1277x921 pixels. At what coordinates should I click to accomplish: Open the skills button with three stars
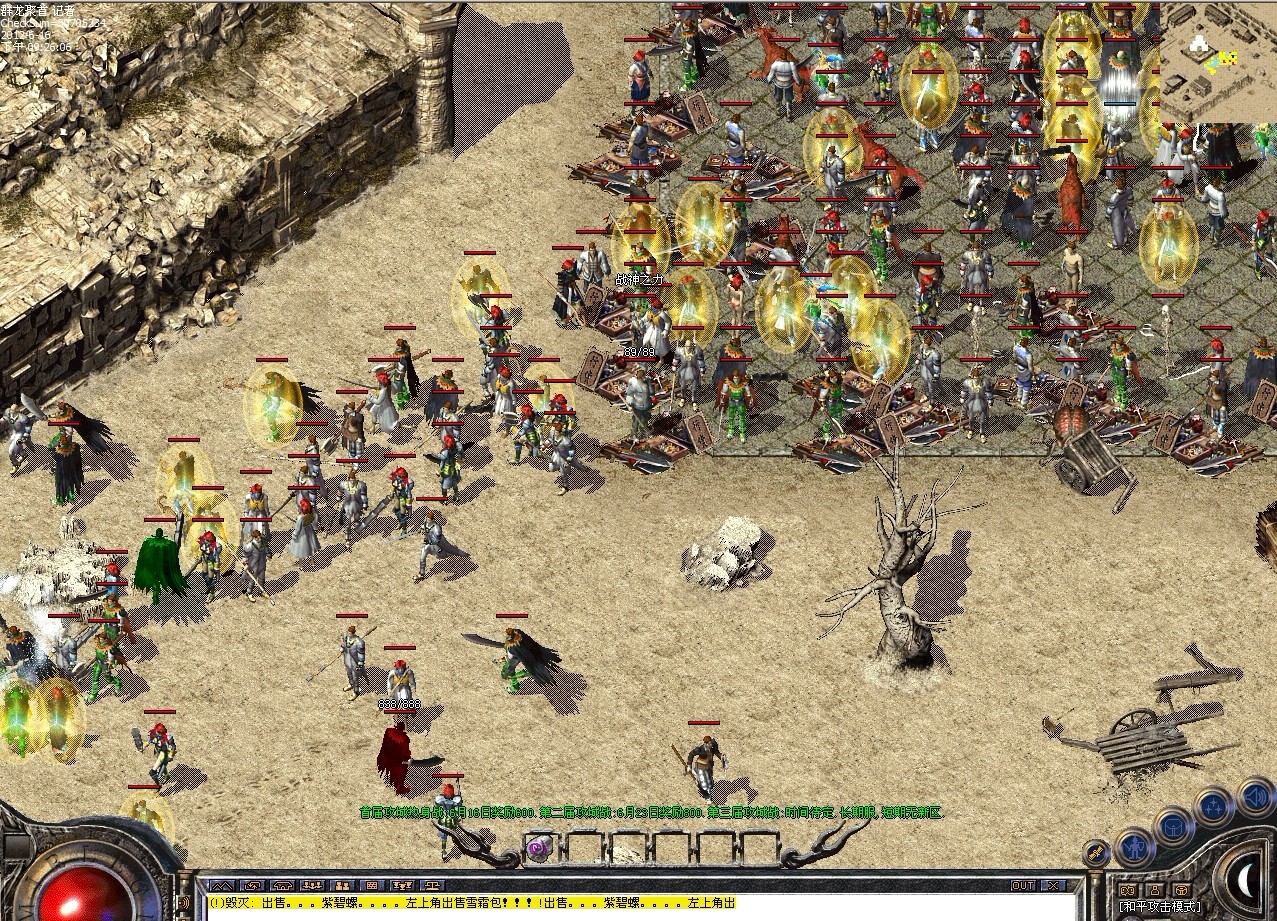click(1213, 807)
